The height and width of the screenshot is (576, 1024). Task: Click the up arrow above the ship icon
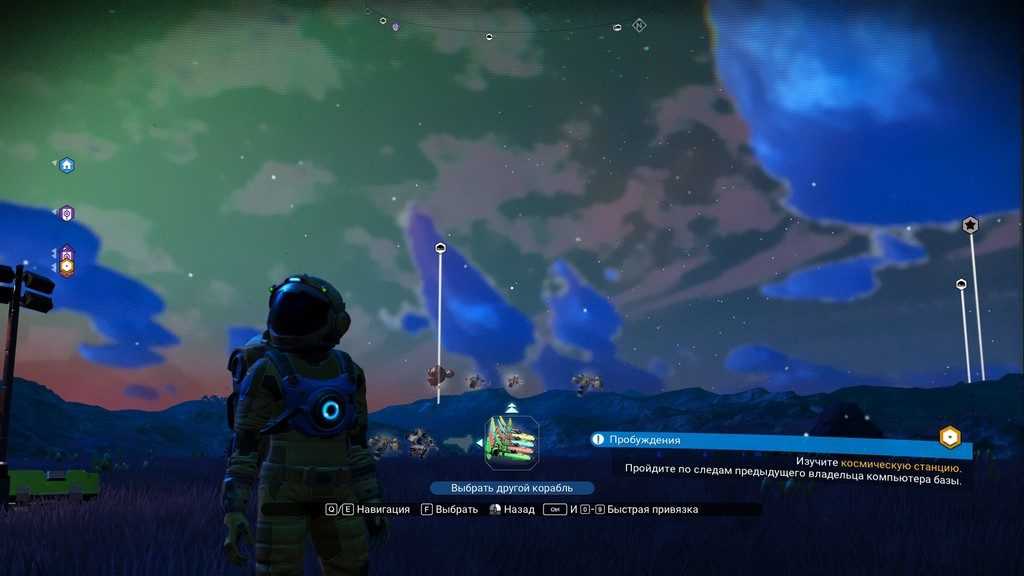tap(512, 408)
